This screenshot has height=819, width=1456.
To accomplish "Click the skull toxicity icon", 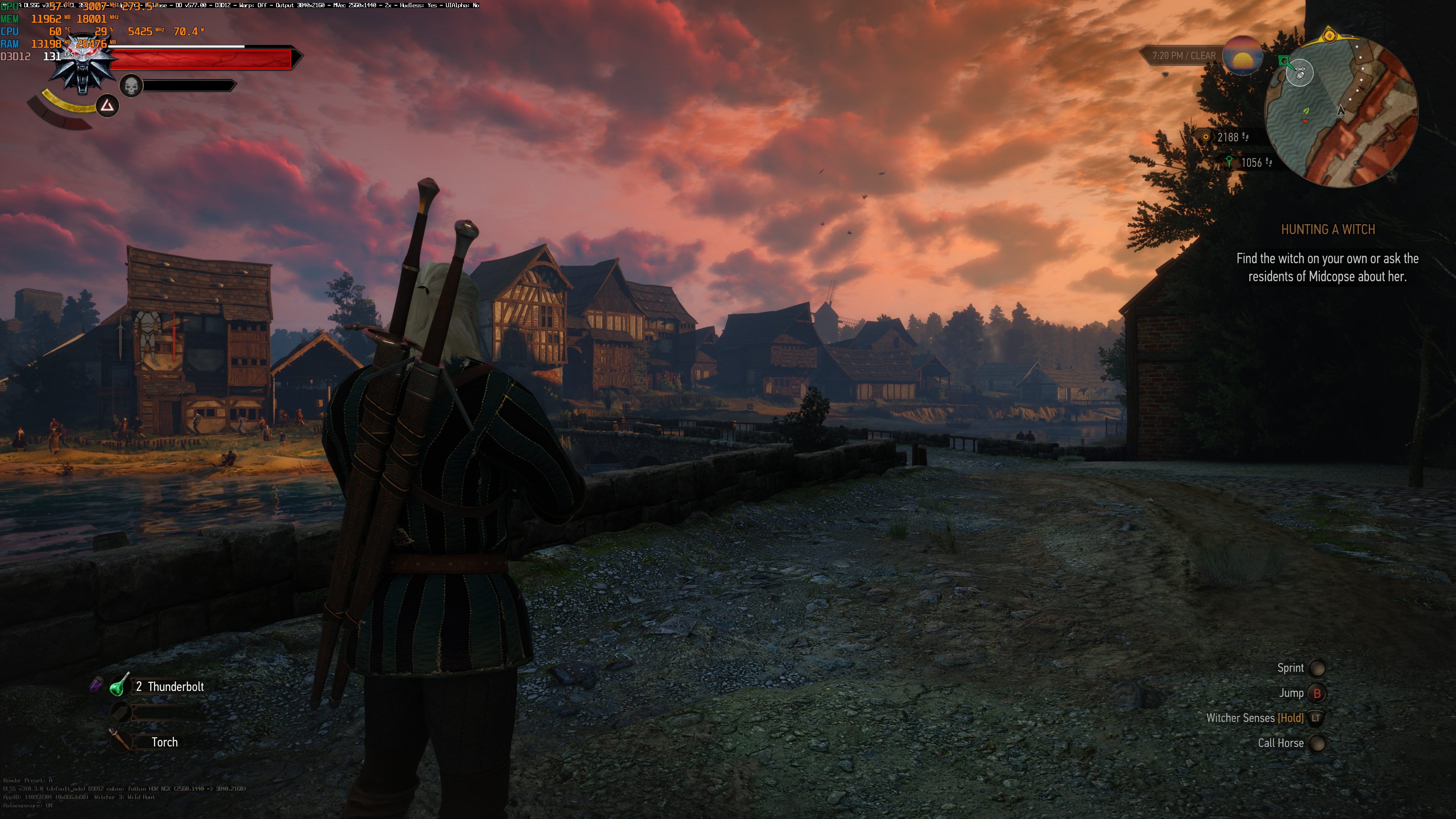I will pyautogui.click(x=131, y=86).
